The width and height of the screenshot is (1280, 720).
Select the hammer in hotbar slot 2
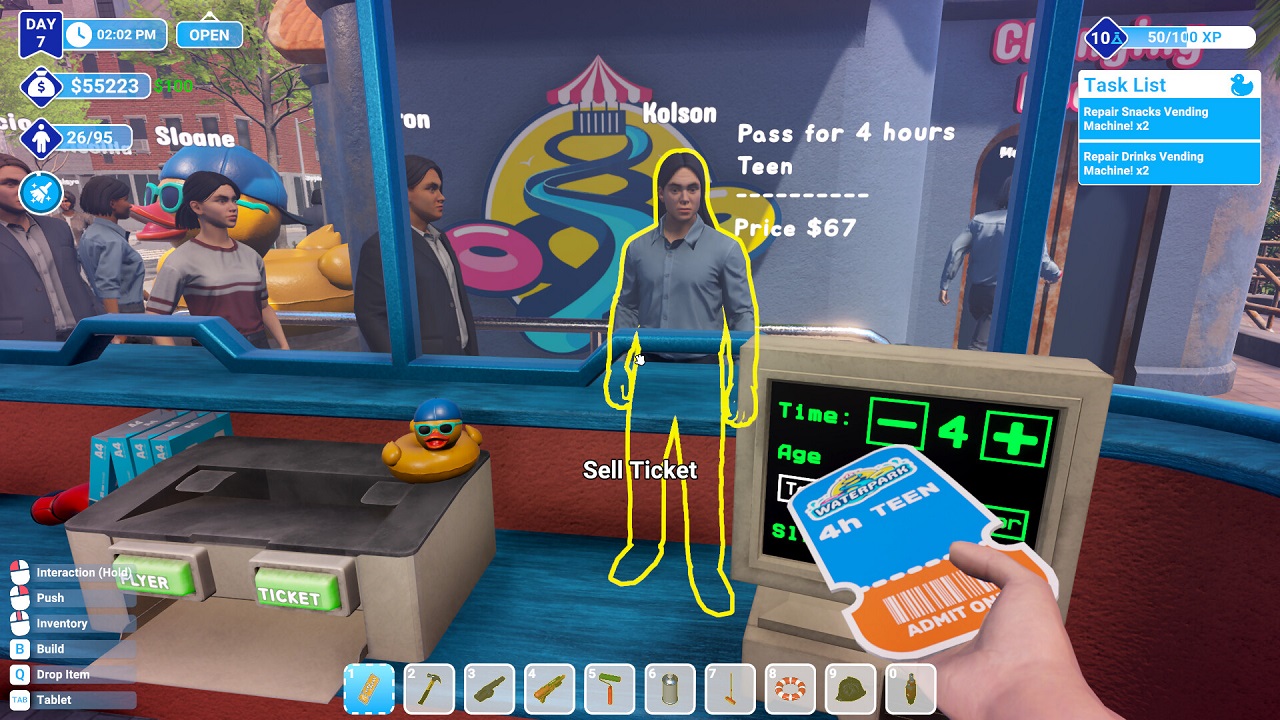tap(429, 688)
